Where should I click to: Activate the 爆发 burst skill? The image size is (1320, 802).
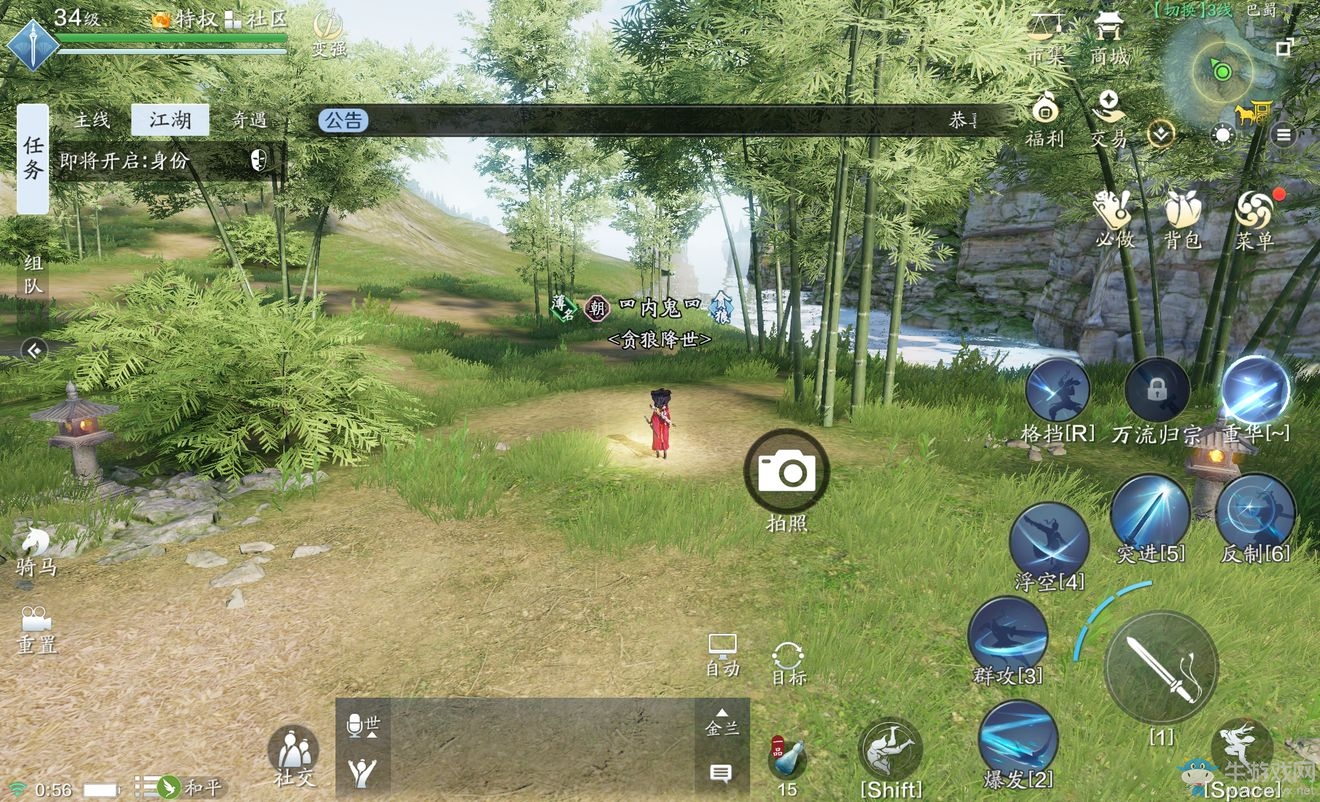point(1018,738)
